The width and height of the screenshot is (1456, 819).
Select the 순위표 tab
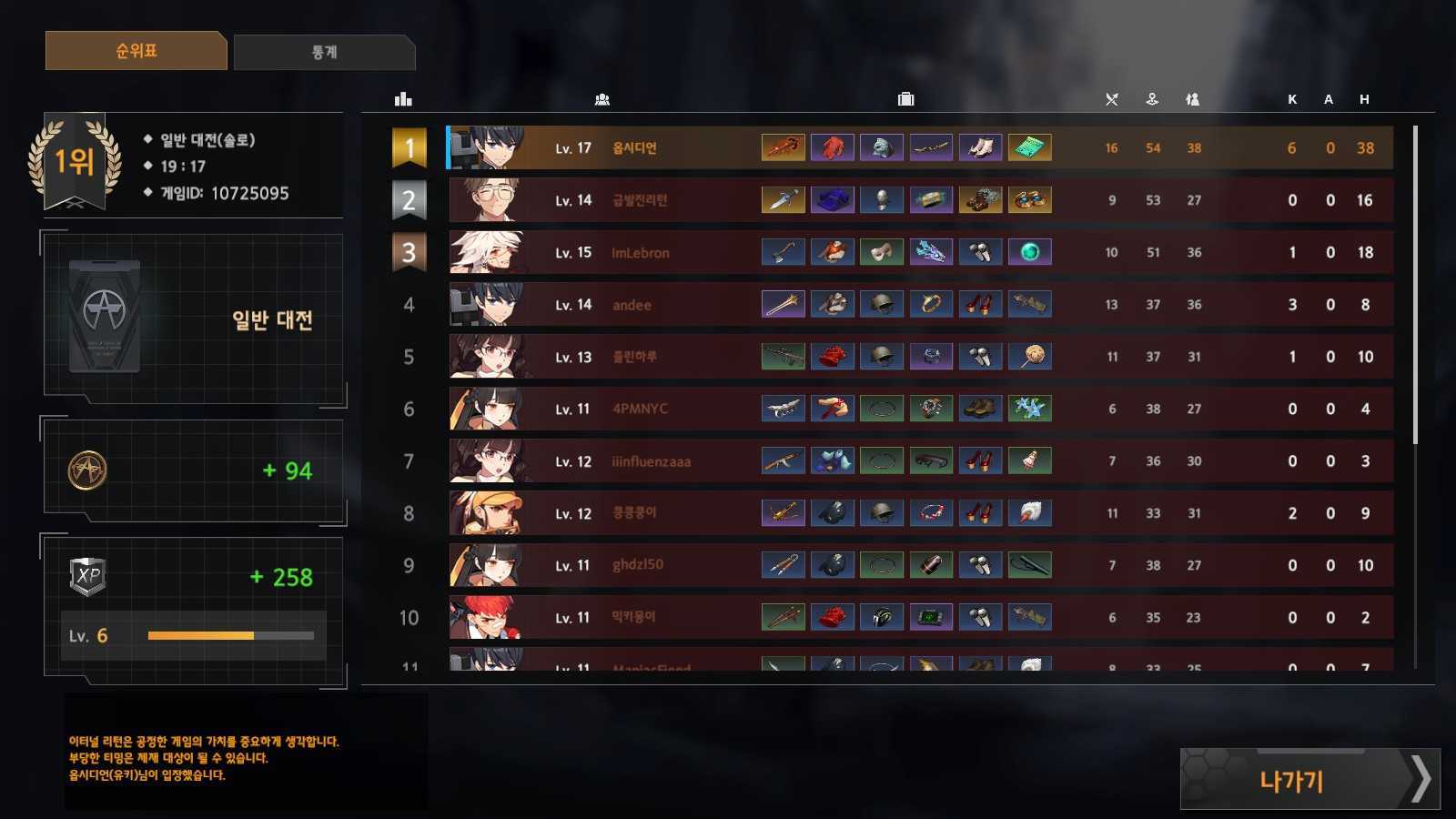coord(135,52)
